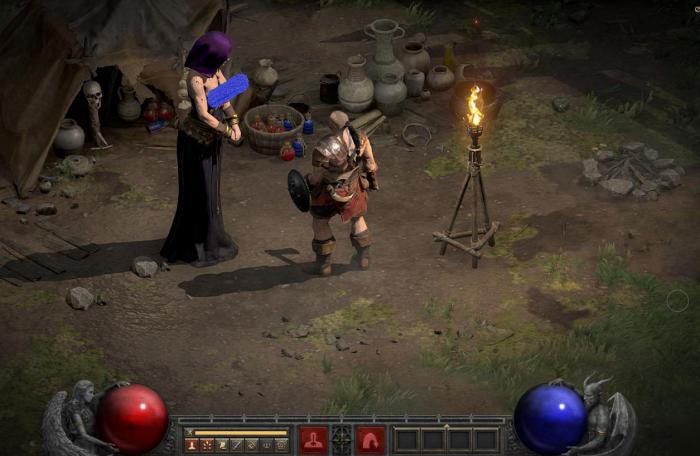The image size is (700, 456).
Task: Select the red arch right-click skill button
Action: [x=371, y=439]
